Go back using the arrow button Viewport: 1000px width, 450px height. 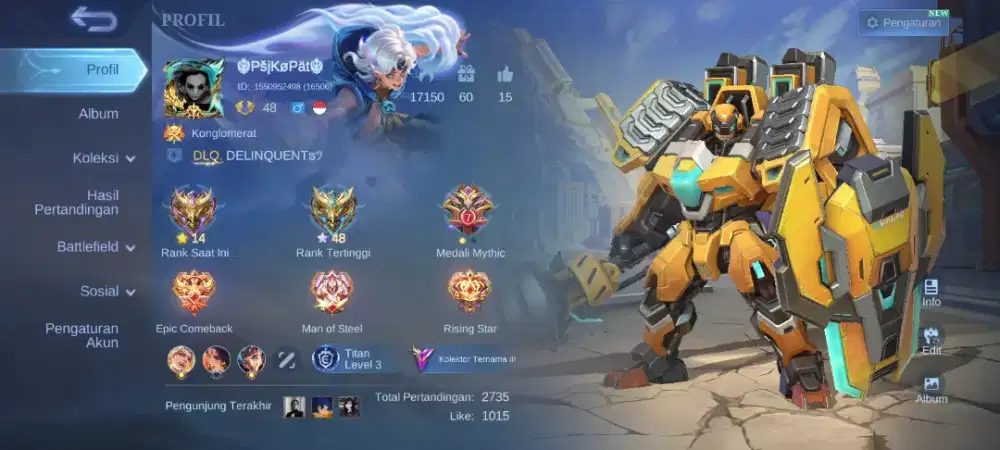tap(93, 19)
